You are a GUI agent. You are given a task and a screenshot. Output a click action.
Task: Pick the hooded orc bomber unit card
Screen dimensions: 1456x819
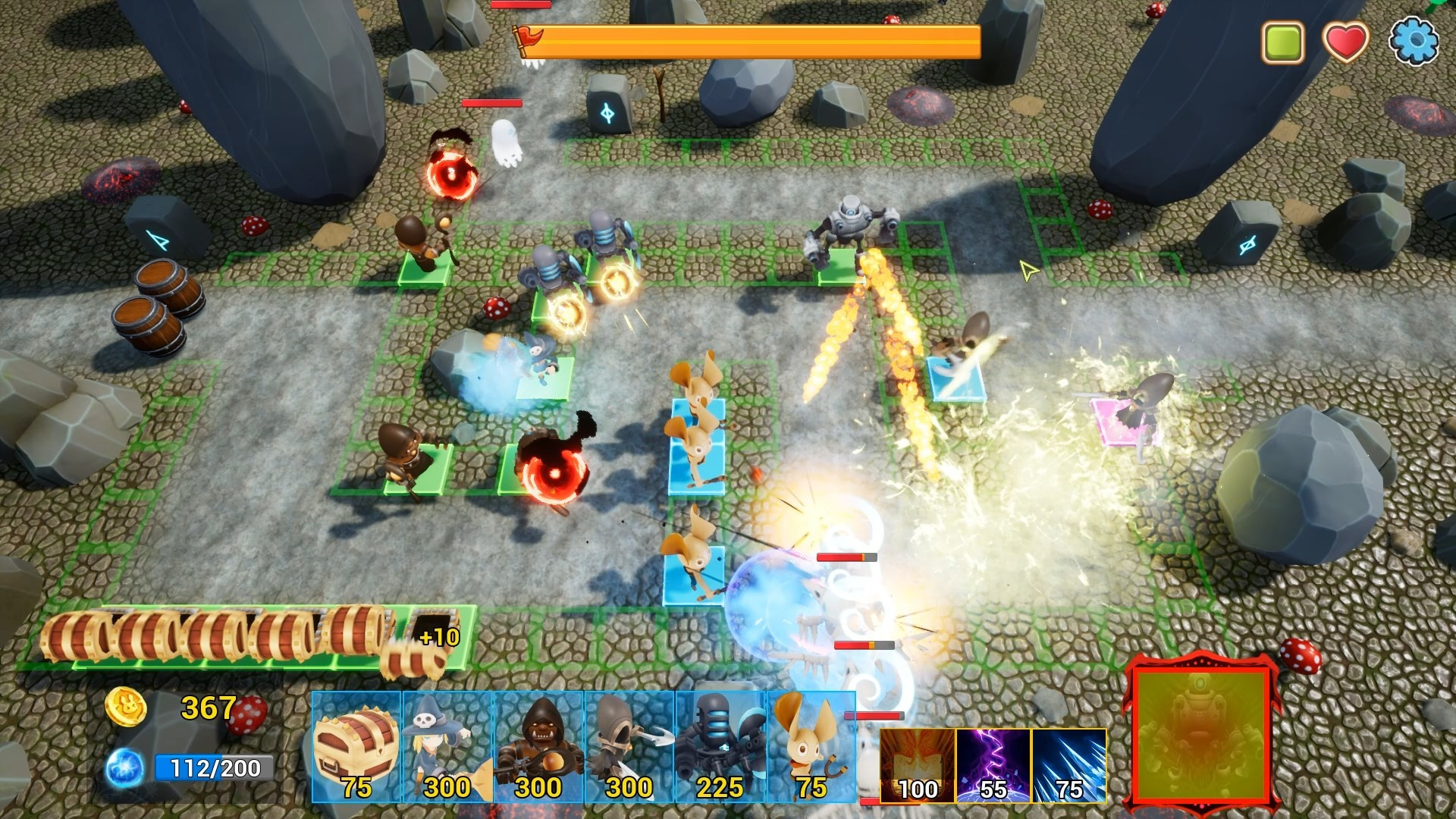click(538, 746)
